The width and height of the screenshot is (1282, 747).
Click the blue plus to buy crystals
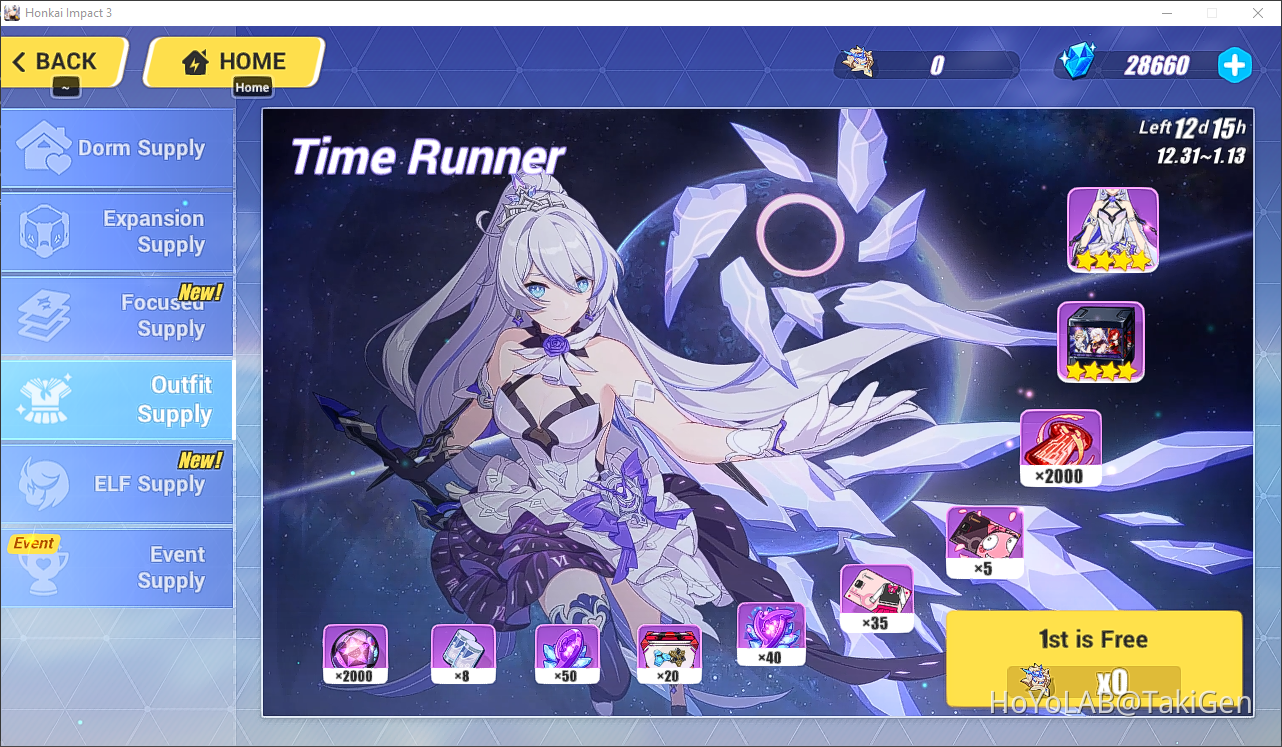(1235, 65)
